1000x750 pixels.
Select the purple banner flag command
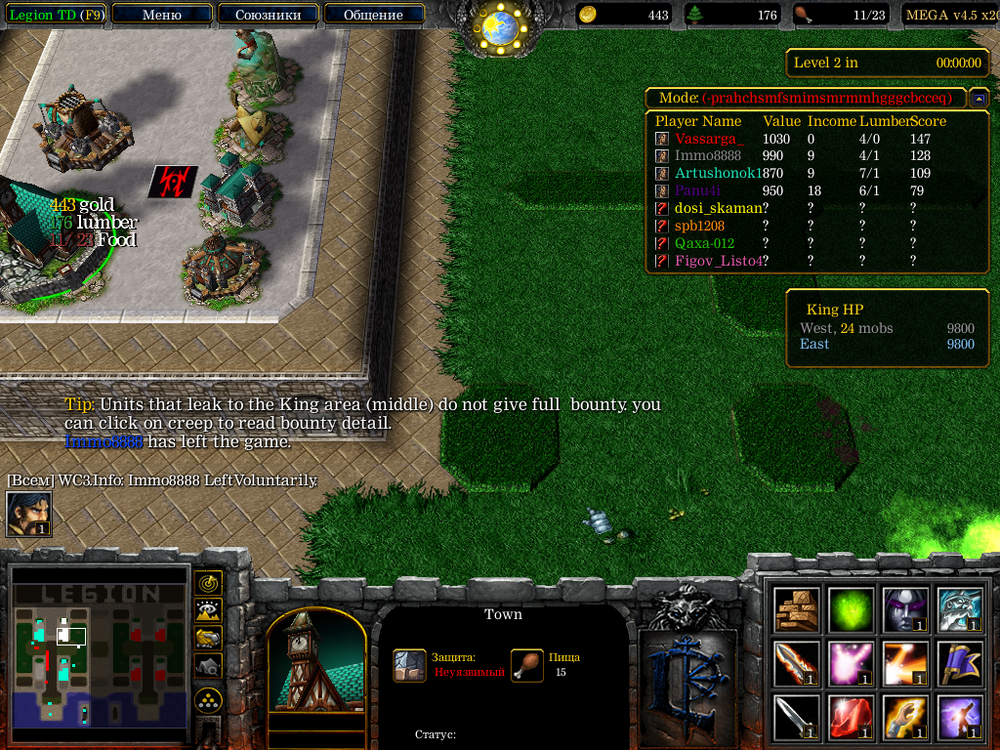(959, 664)
